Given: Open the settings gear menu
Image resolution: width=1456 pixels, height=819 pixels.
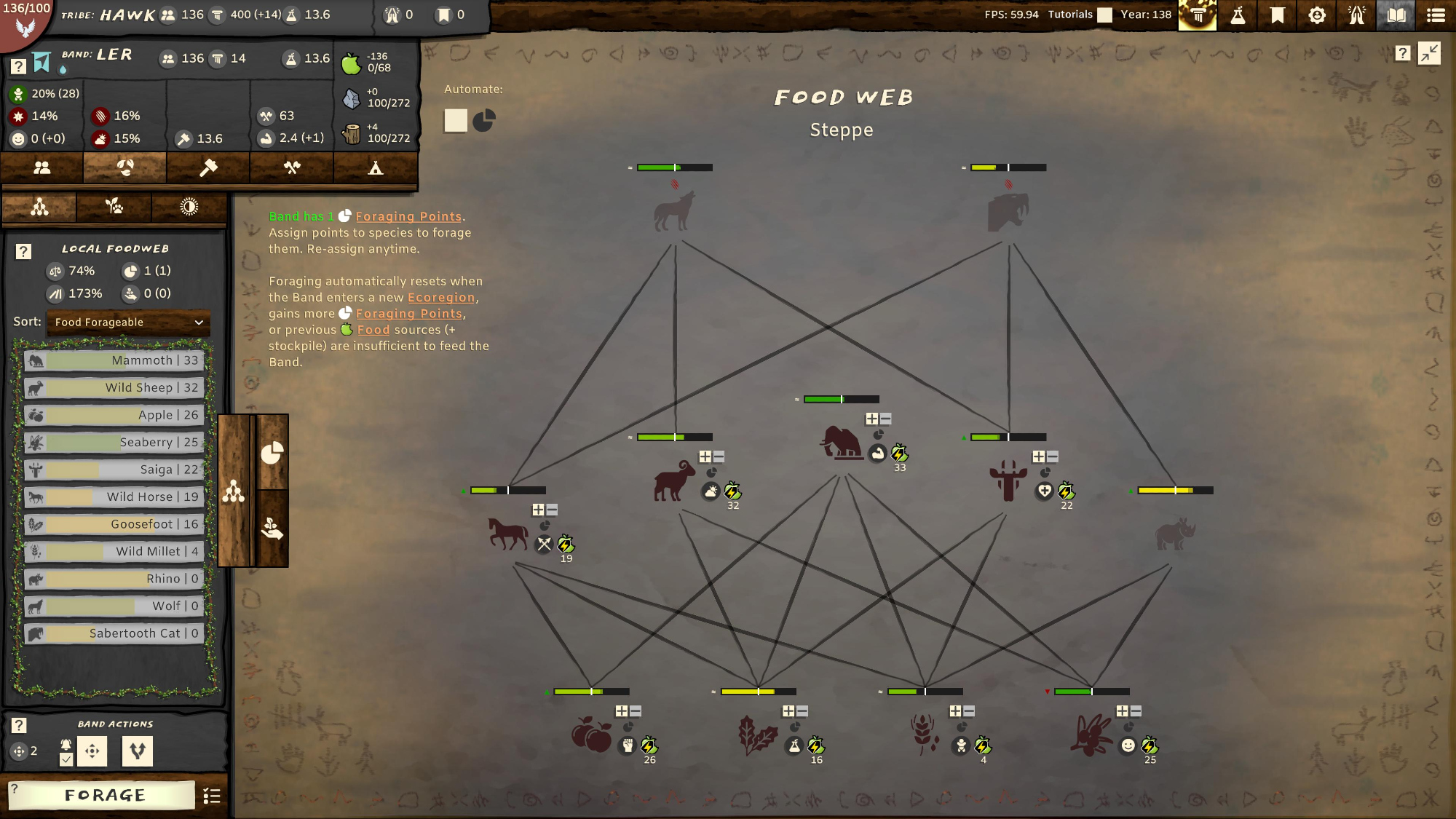Looking at the screenshot, I should (1317, 15).
